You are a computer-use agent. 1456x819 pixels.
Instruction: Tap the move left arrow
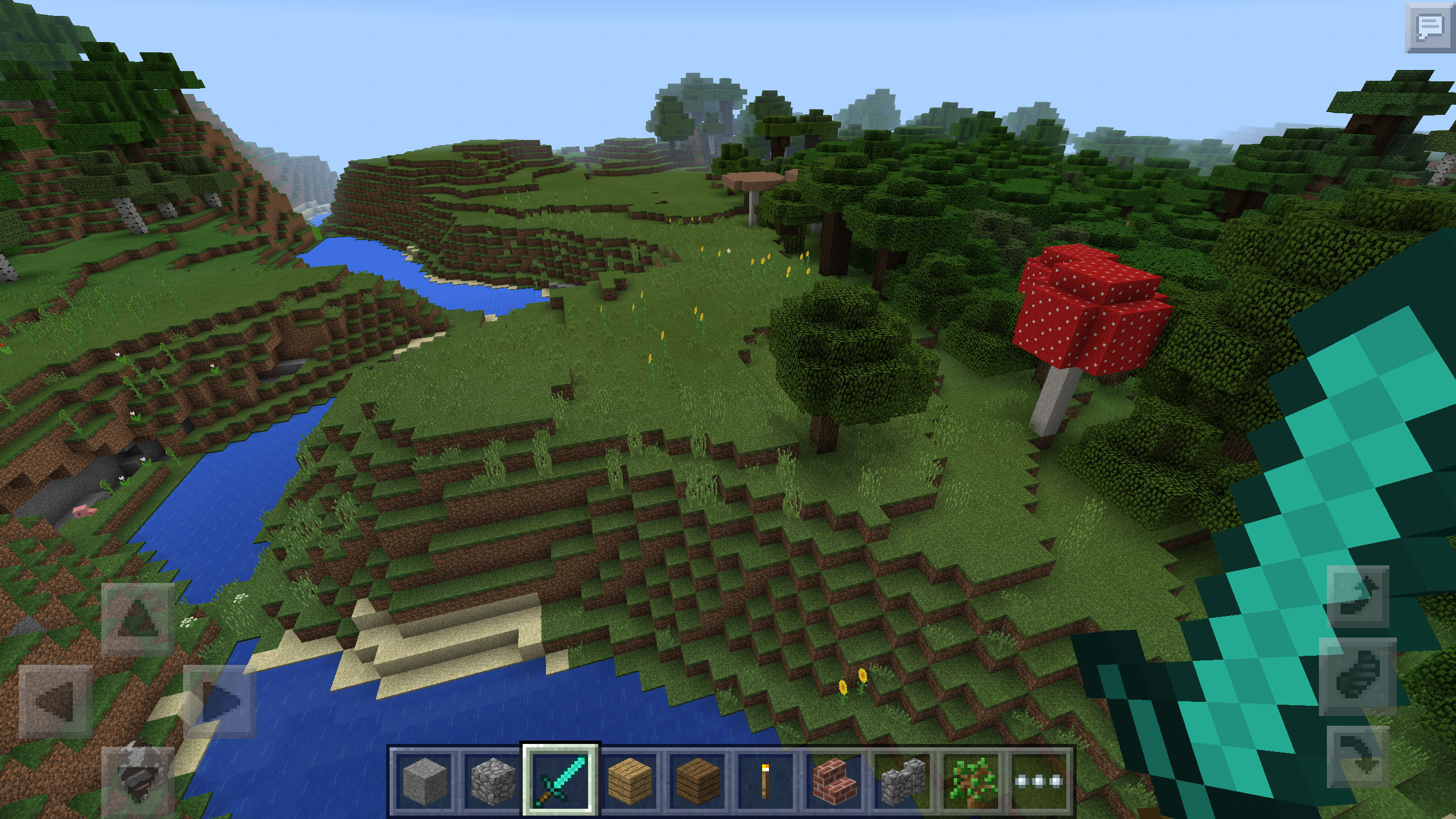pos(56,701)
